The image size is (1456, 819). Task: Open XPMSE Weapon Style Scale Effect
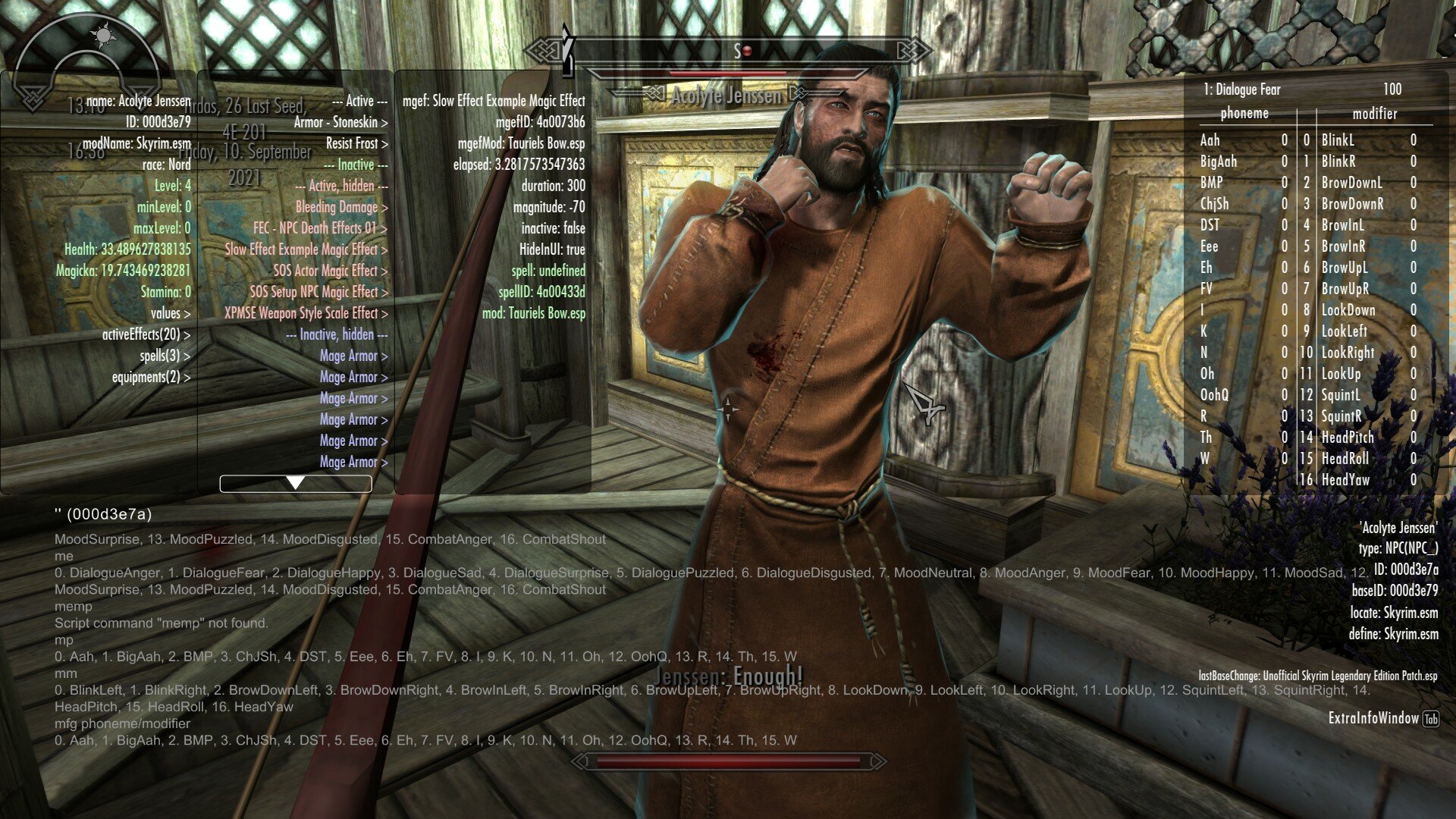(x=305, y=313)
